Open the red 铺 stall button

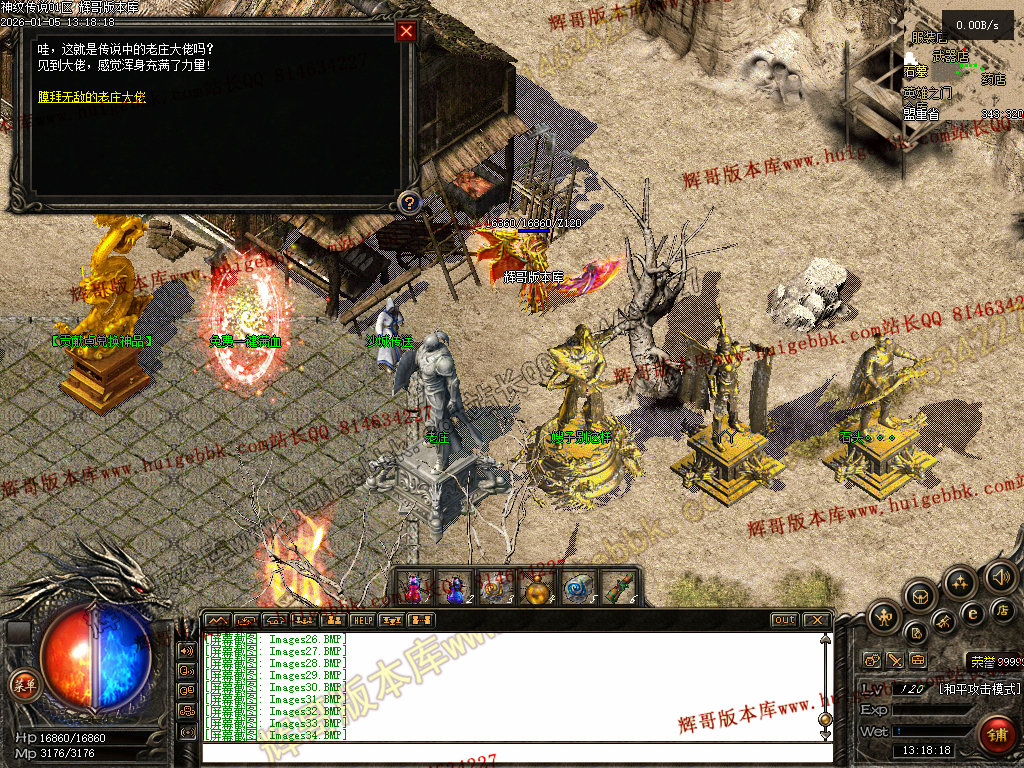pyautogui.click(x=997, y=735)
